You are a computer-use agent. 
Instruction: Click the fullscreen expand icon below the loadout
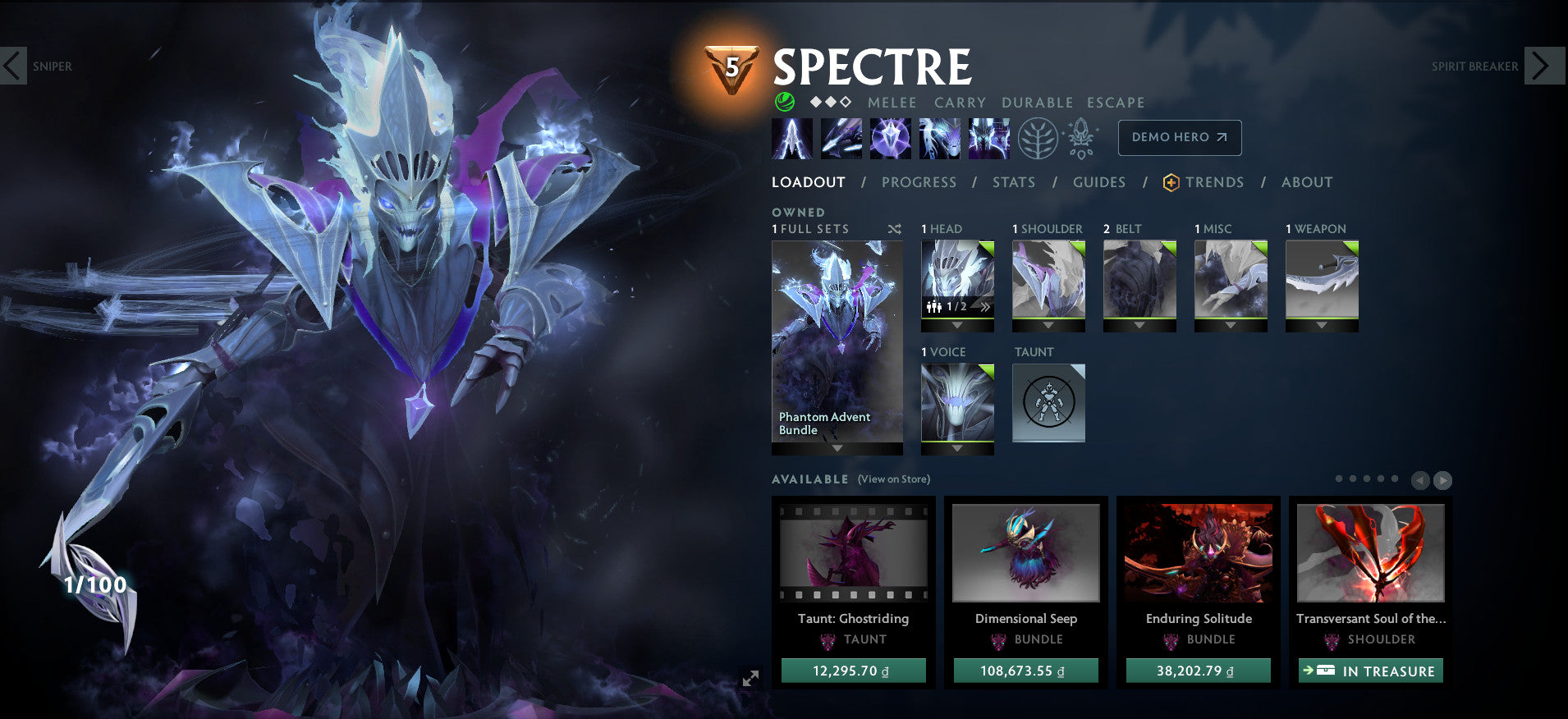(750, 678)
